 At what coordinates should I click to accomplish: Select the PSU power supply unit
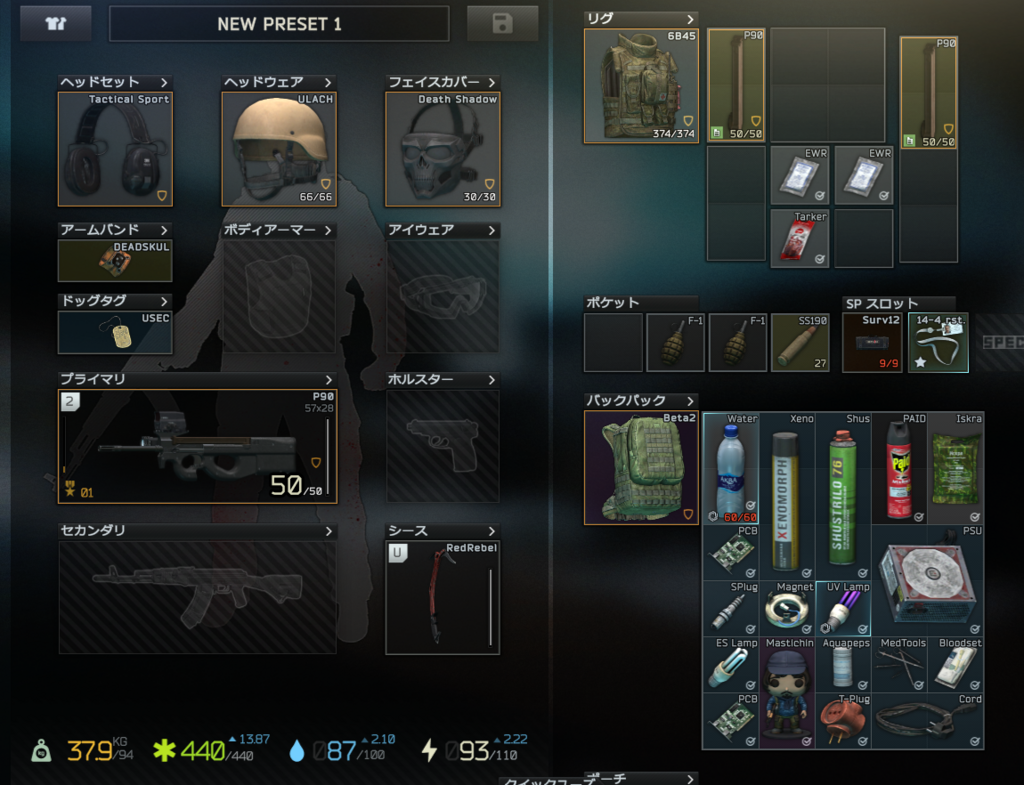(927, 581)
